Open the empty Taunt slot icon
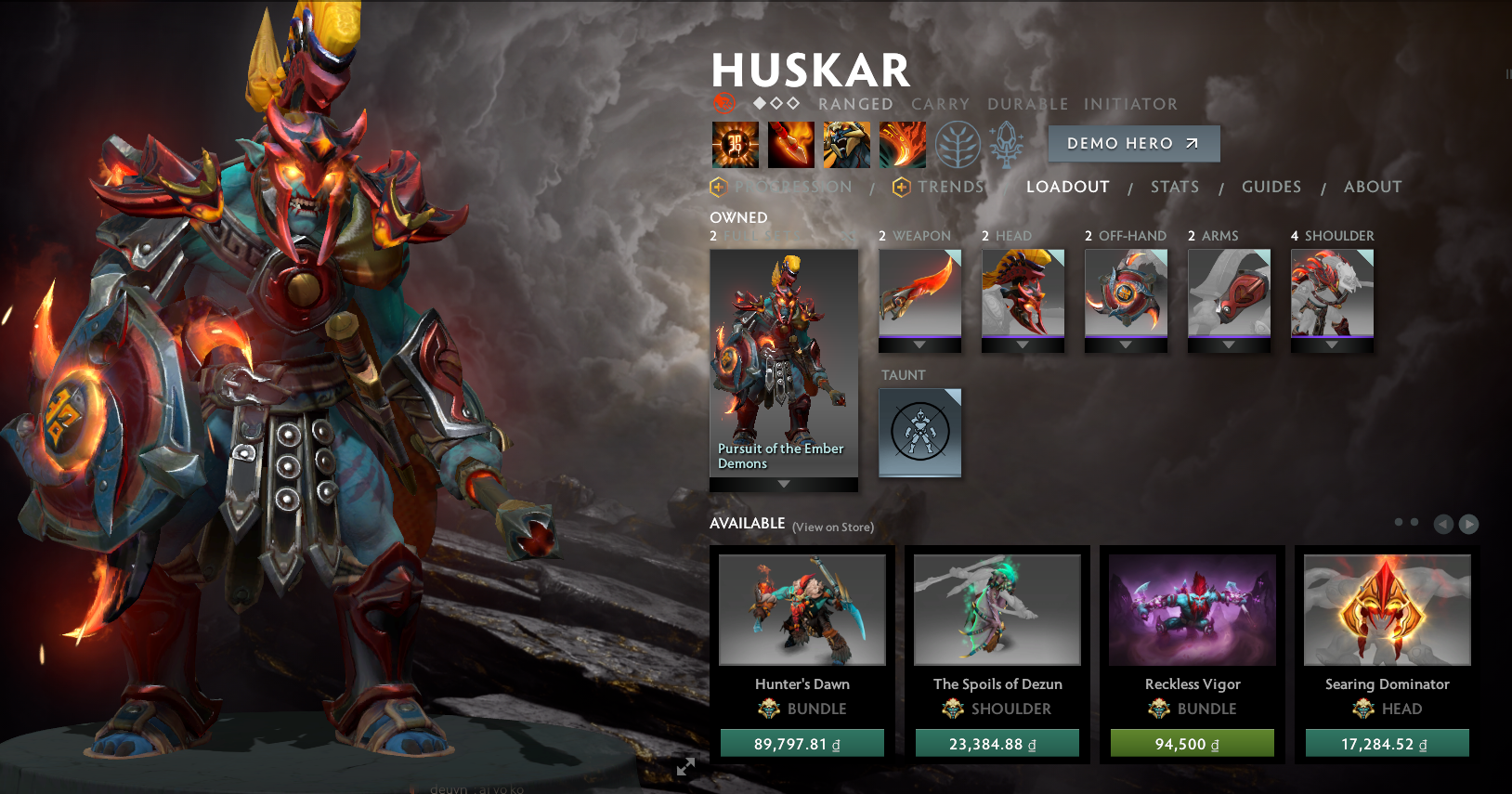1512x794 pixels. coord(919,433)
